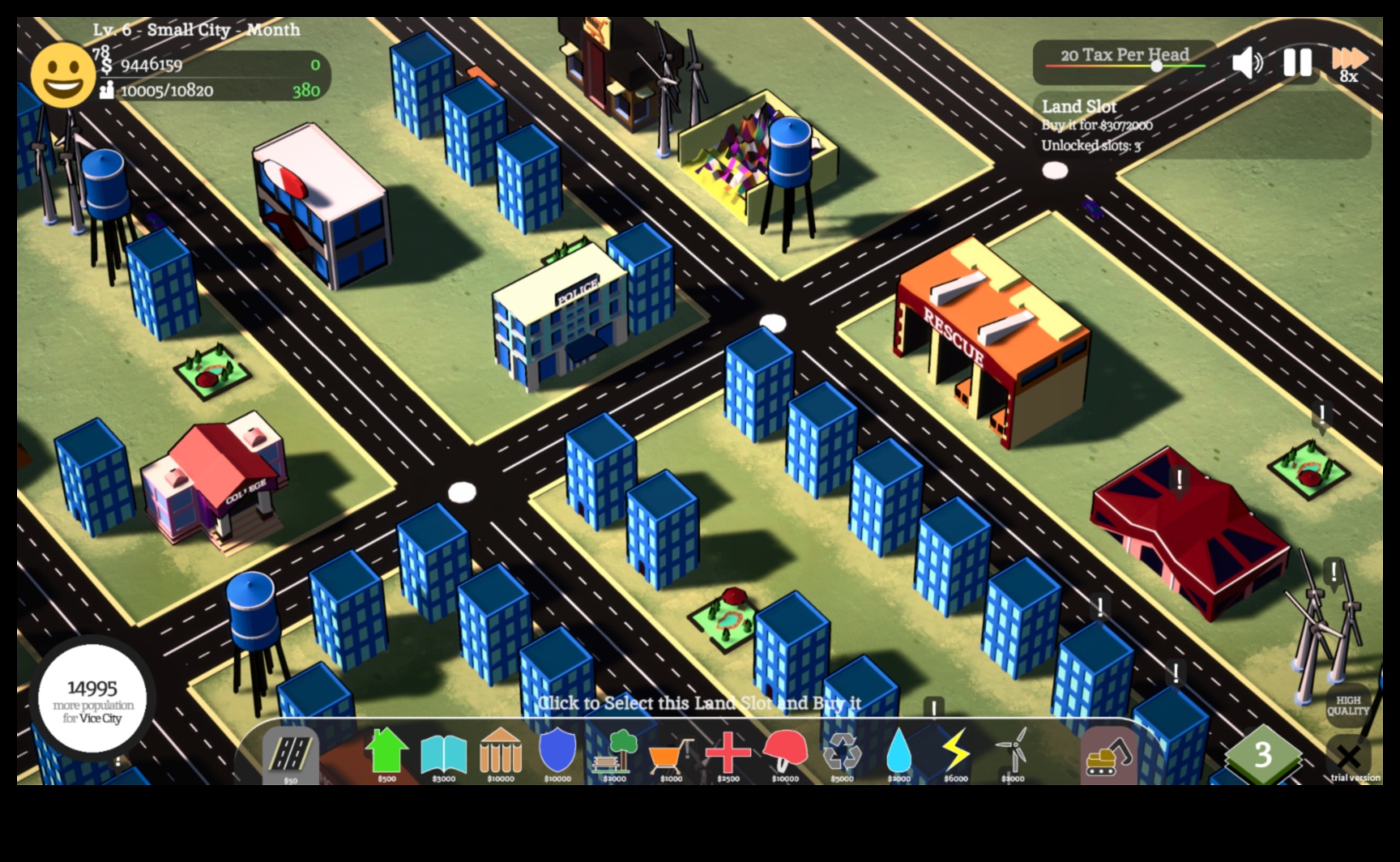1400x862 pixels.
Task: Select the orange shopping cart building
Action: (671, 754)
